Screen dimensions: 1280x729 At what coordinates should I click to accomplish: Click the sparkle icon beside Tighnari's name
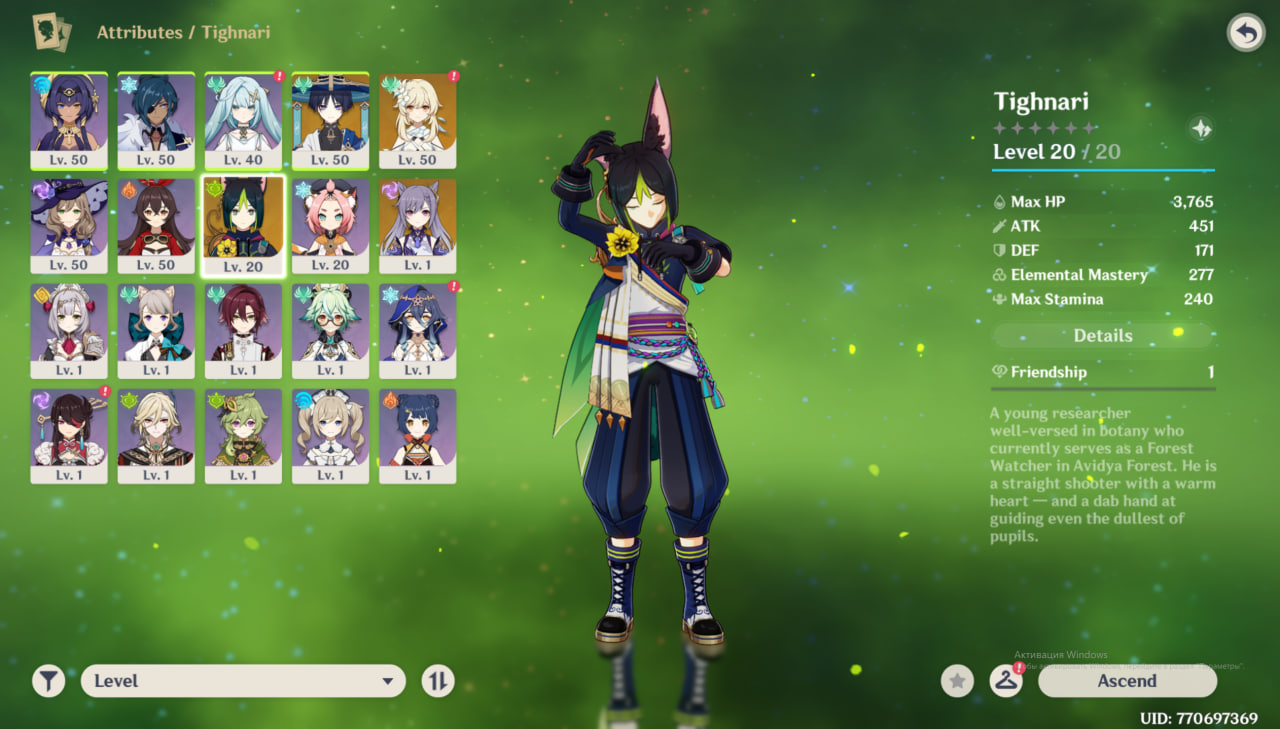coord(1201,128)
